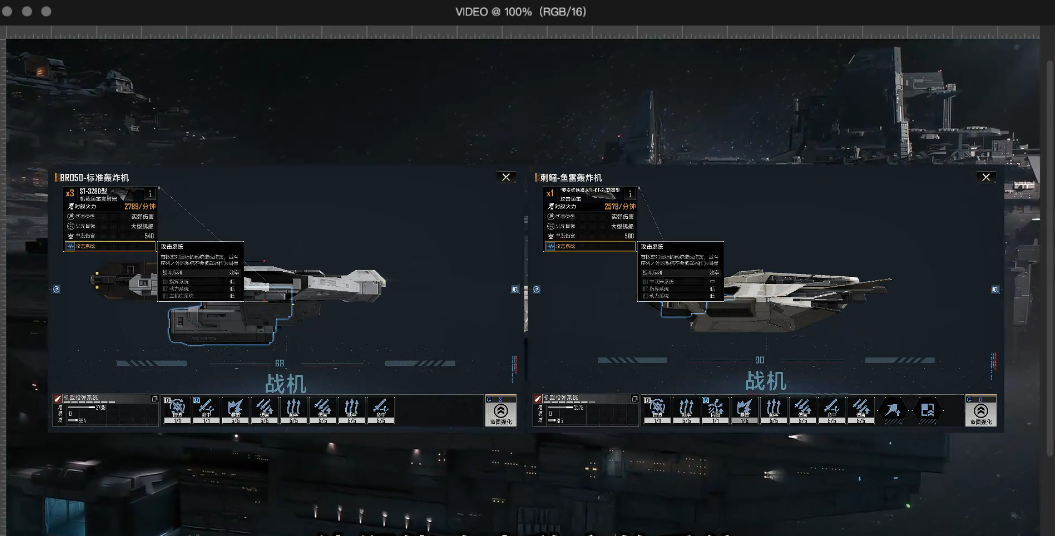The image size is (1055, 536).
Task: Open the upgrade button in torpedo bomber panel
Action: (980, 411)
